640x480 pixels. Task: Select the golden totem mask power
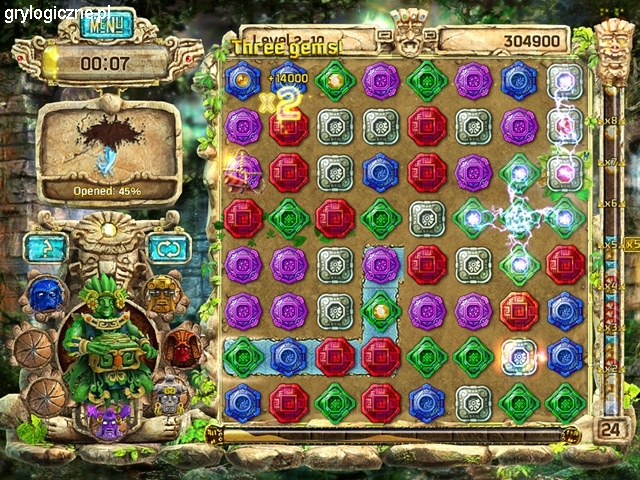click(160, 294)
